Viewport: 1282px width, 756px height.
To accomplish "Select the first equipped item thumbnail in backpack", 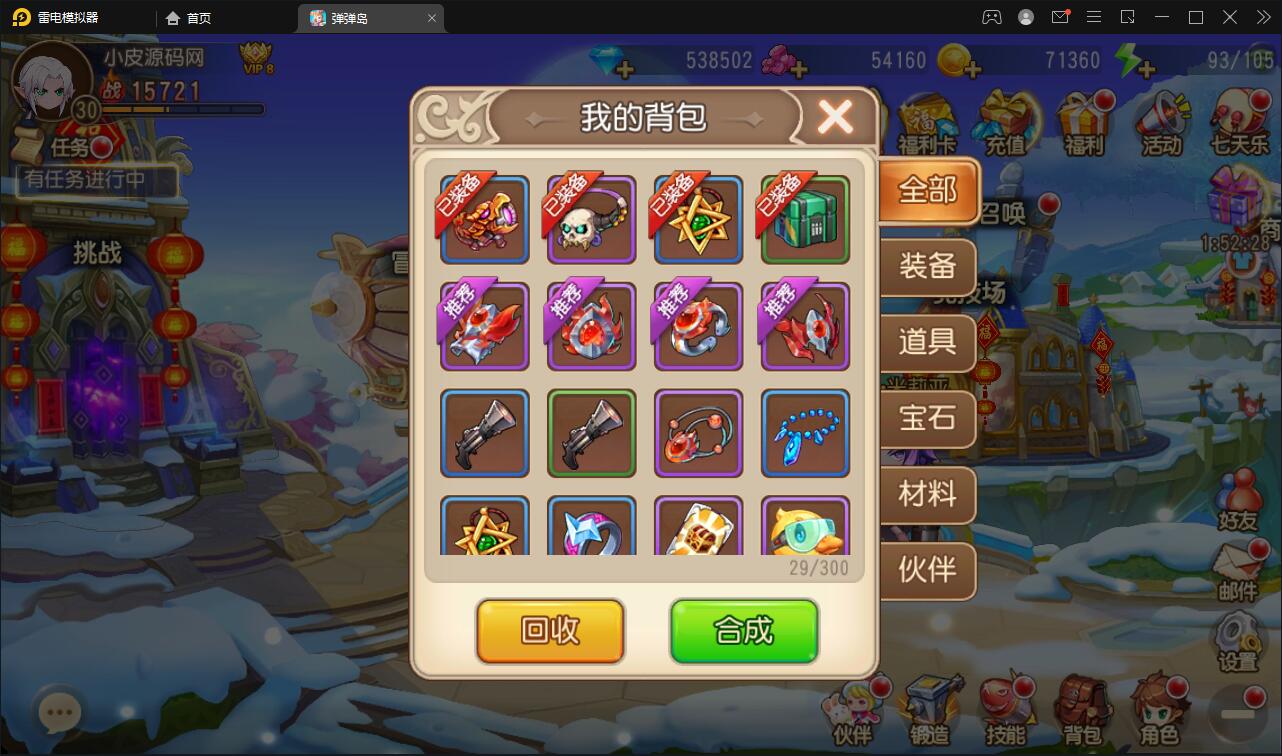I will click(484, 219).
